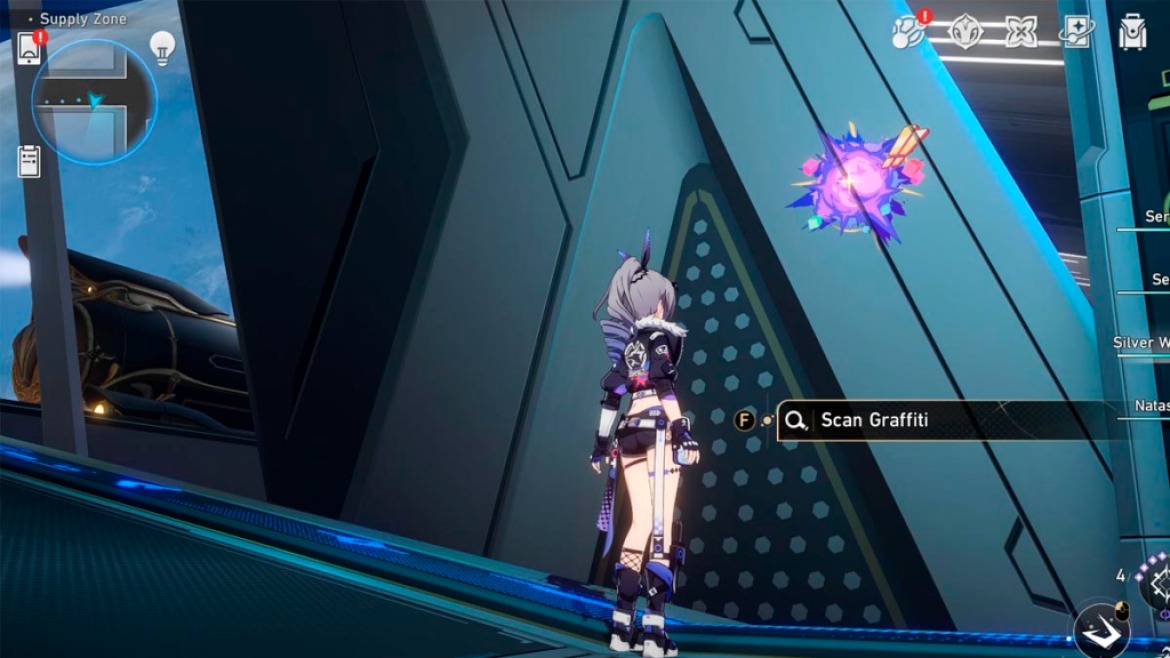Open the circular minimap
Screen dimensions: 1170x658
(93, 101)
